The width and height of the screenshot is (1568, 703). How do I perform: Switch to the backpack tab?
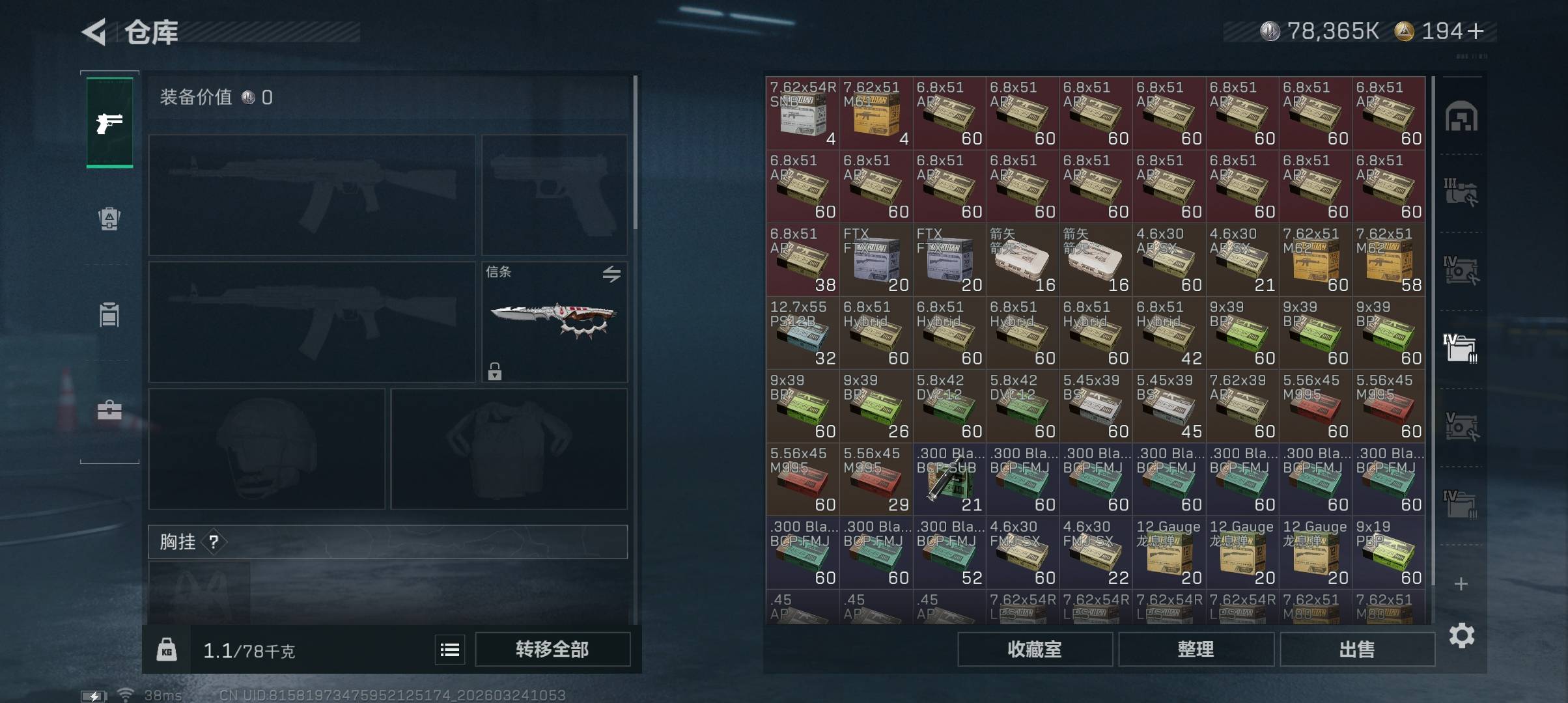point(109,219)
